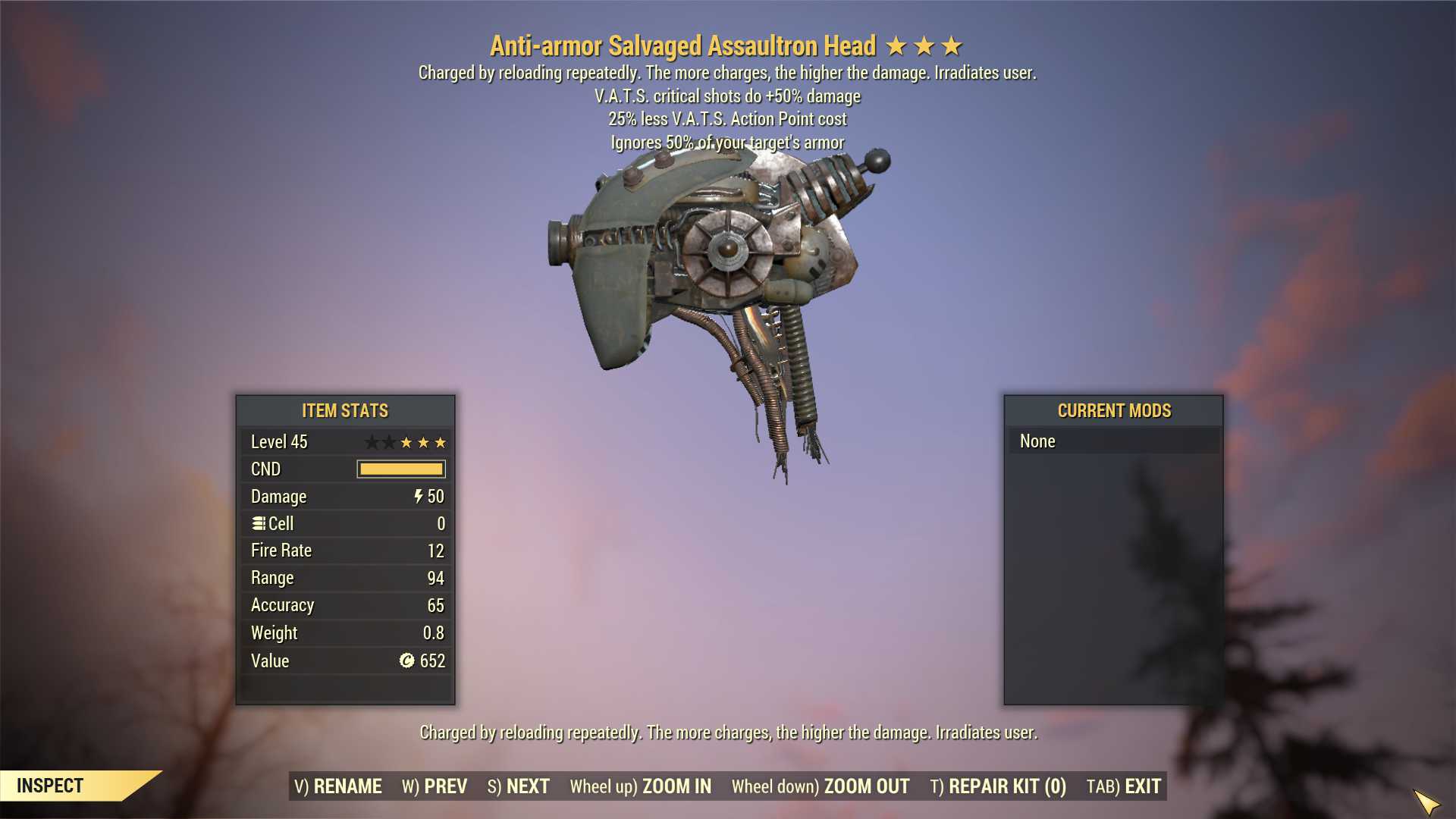The width and height of the screenshot is (1456, 819).
Task: Click Zoom In on the item
Action: [641, 786]
